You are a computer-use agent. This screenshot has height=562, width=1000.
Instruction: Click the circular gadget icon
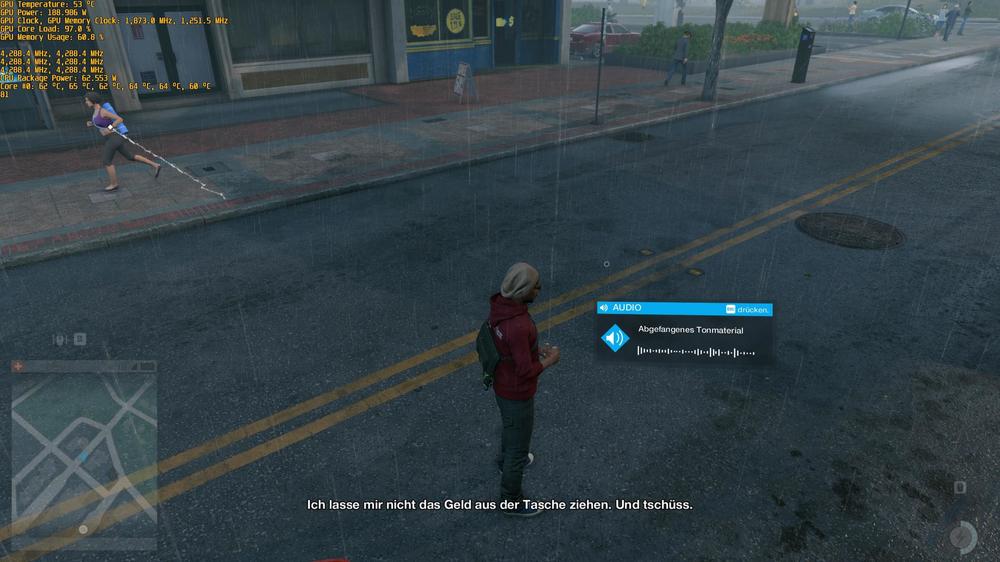click(x=962, y=537)
